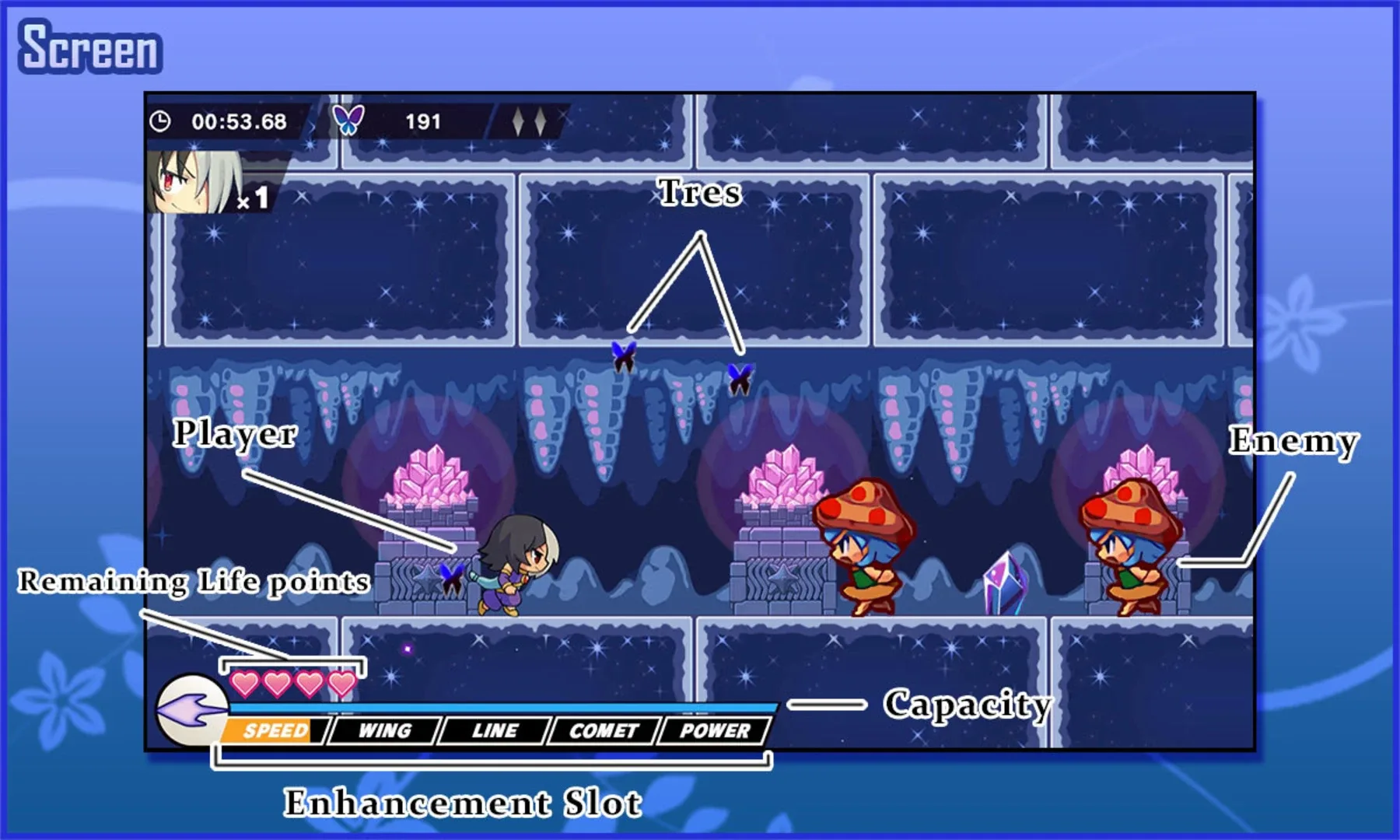This screenshot has height=840, width=1400.
Task: Open the COMET enhancement option
Action: (x=603, y=730)
